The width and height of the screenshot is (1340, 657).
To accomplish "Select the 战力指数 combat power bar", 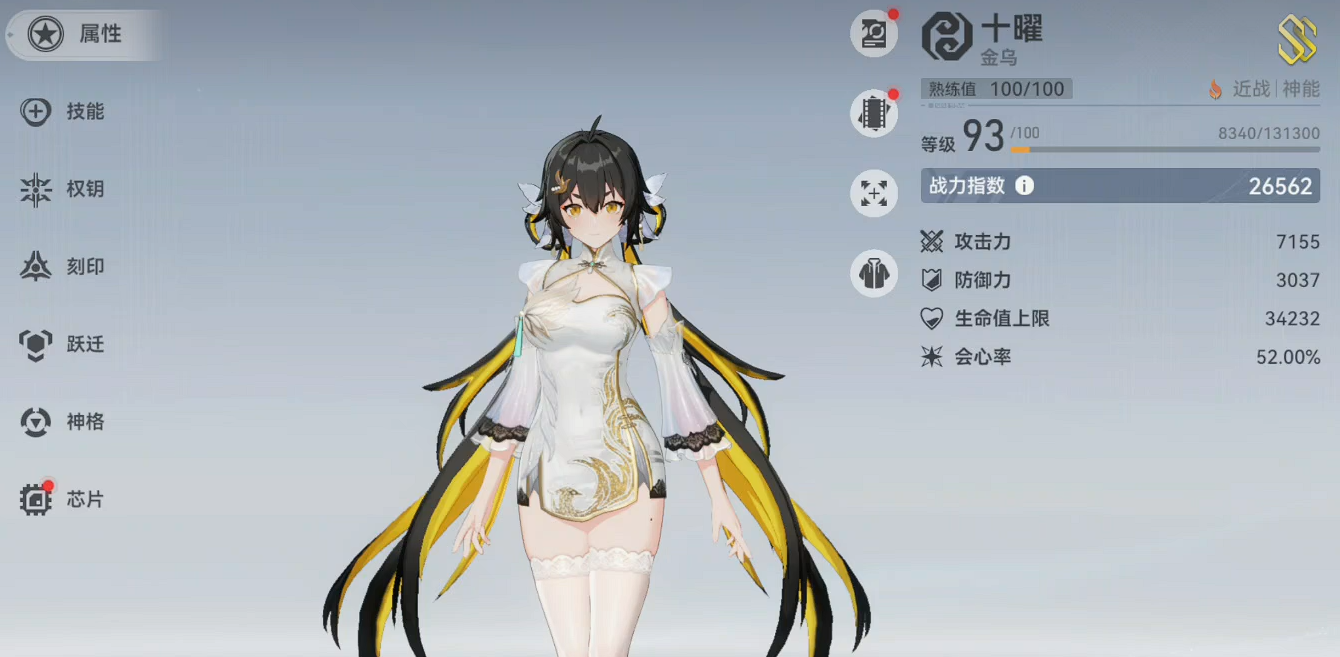I will coord(1120,186).
